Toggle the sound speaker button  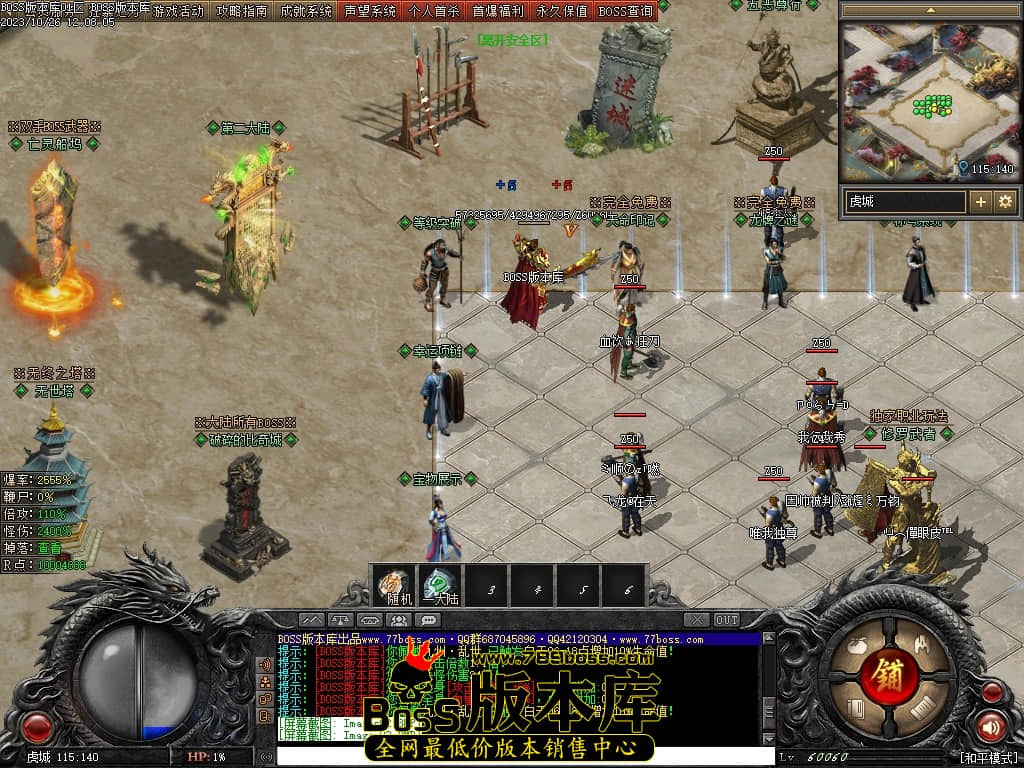click(x=991, y=727)
